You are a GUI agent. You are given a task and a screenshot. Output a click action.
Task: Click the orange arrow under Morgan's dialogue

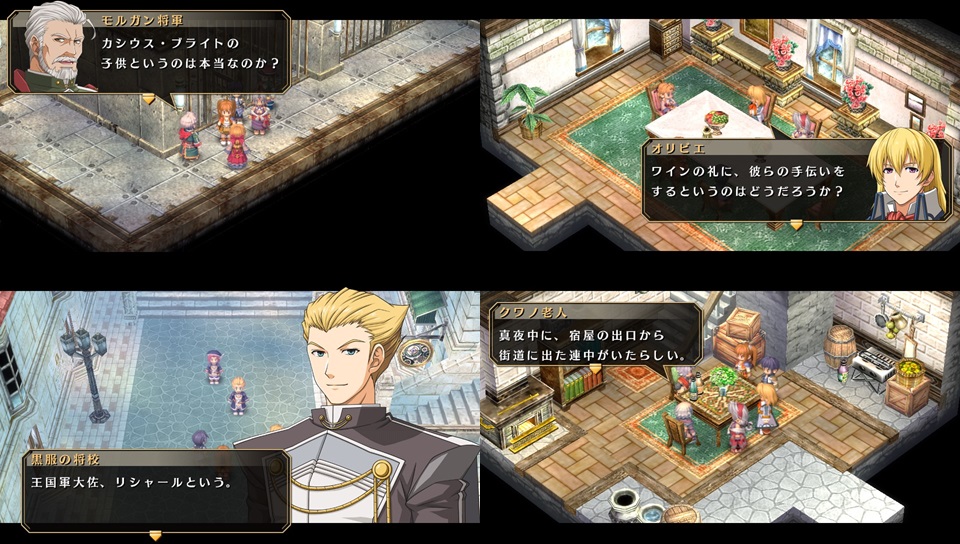(149, 99)
